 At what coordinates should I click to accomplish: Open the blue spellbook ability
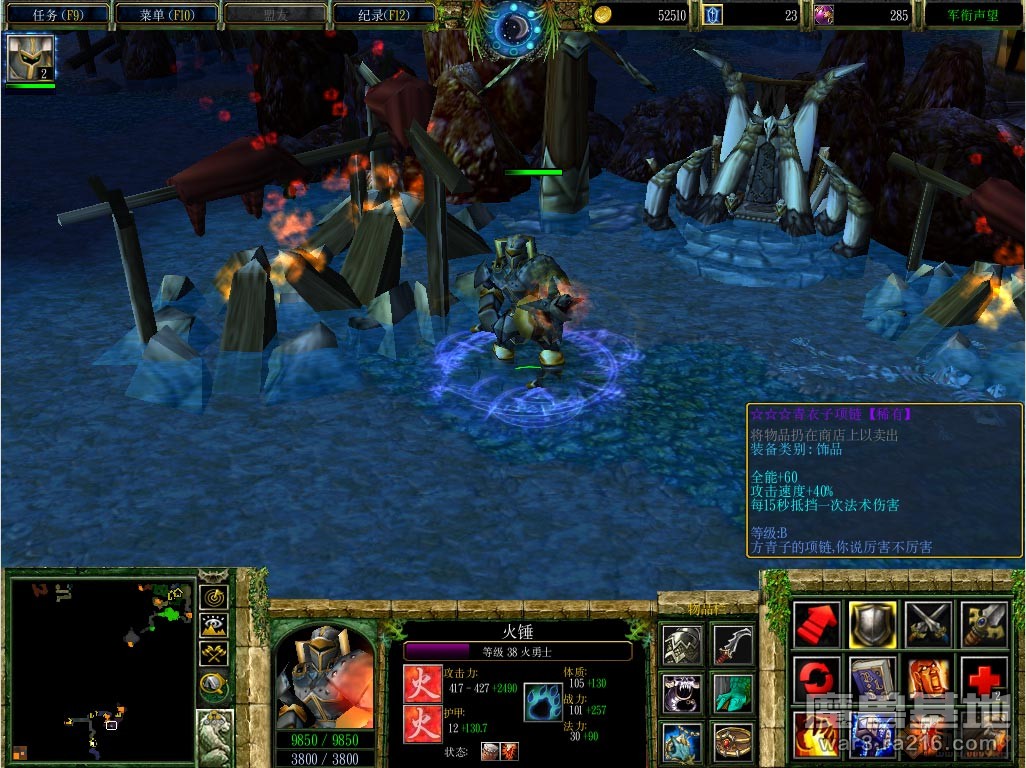tap(872, 680)
